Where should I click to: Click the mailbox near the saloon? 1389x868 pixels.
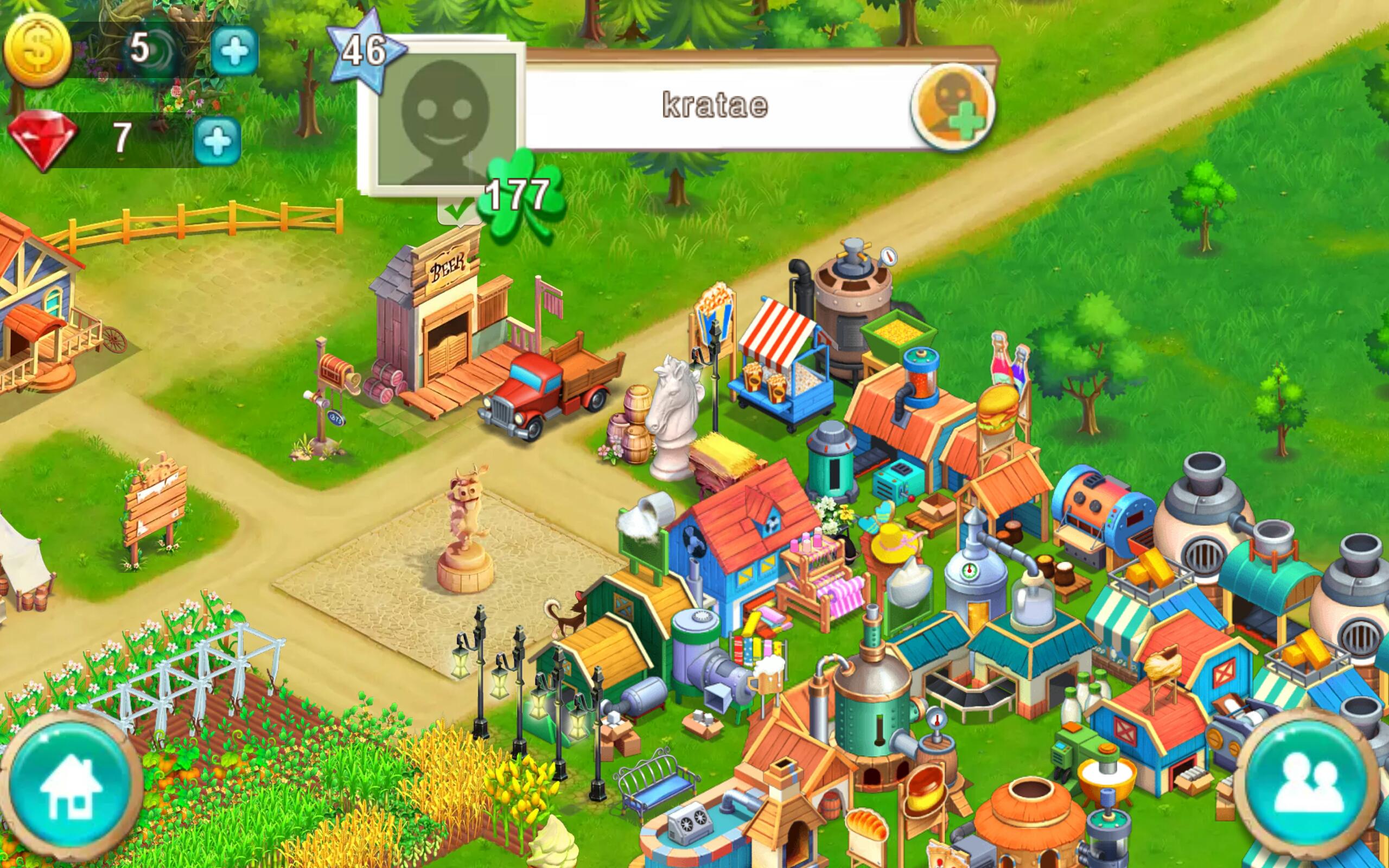(x=336, y=371)
